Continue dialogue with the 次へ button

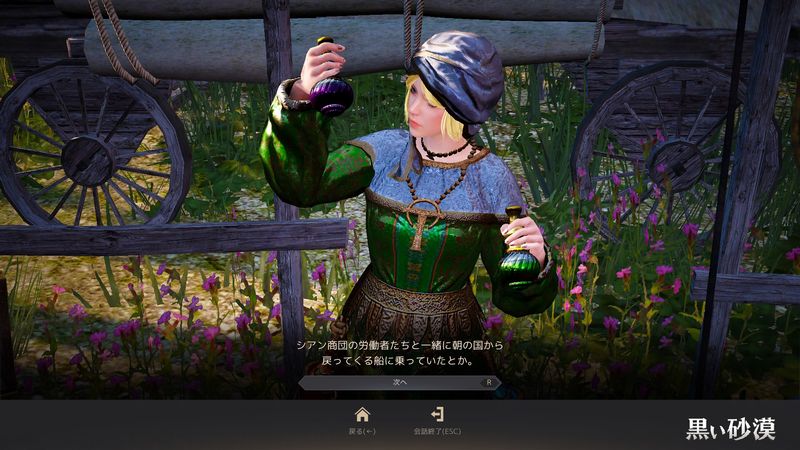400,382
